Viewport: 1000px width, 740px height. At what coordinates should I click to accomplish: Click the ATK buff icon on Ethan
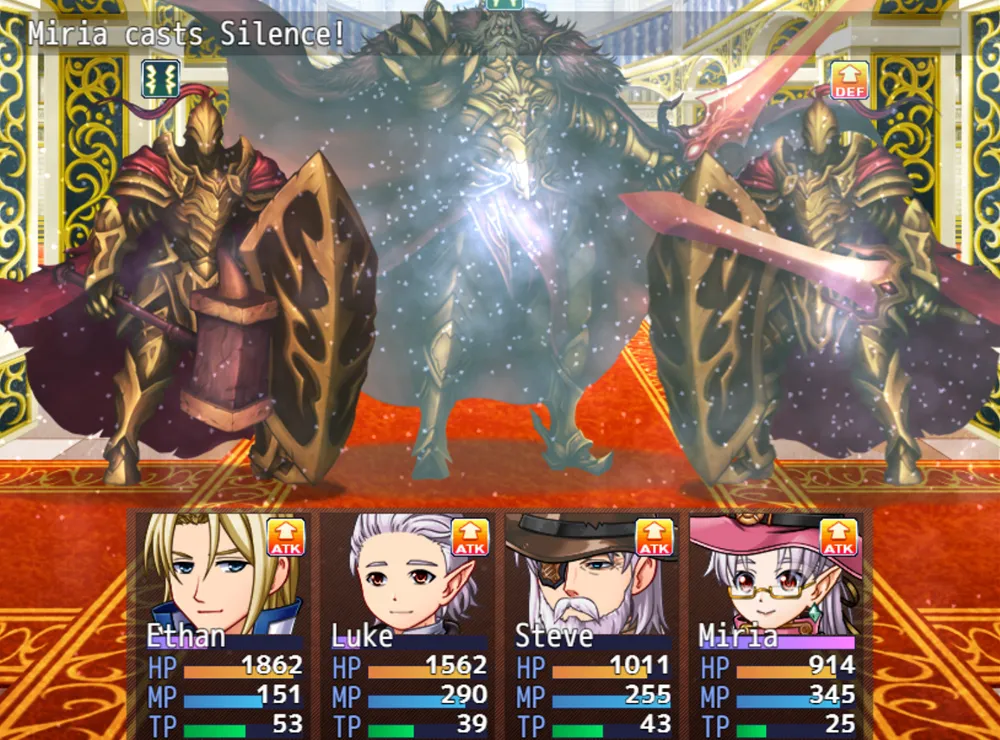pyautogui.click(x=286, y=538)
